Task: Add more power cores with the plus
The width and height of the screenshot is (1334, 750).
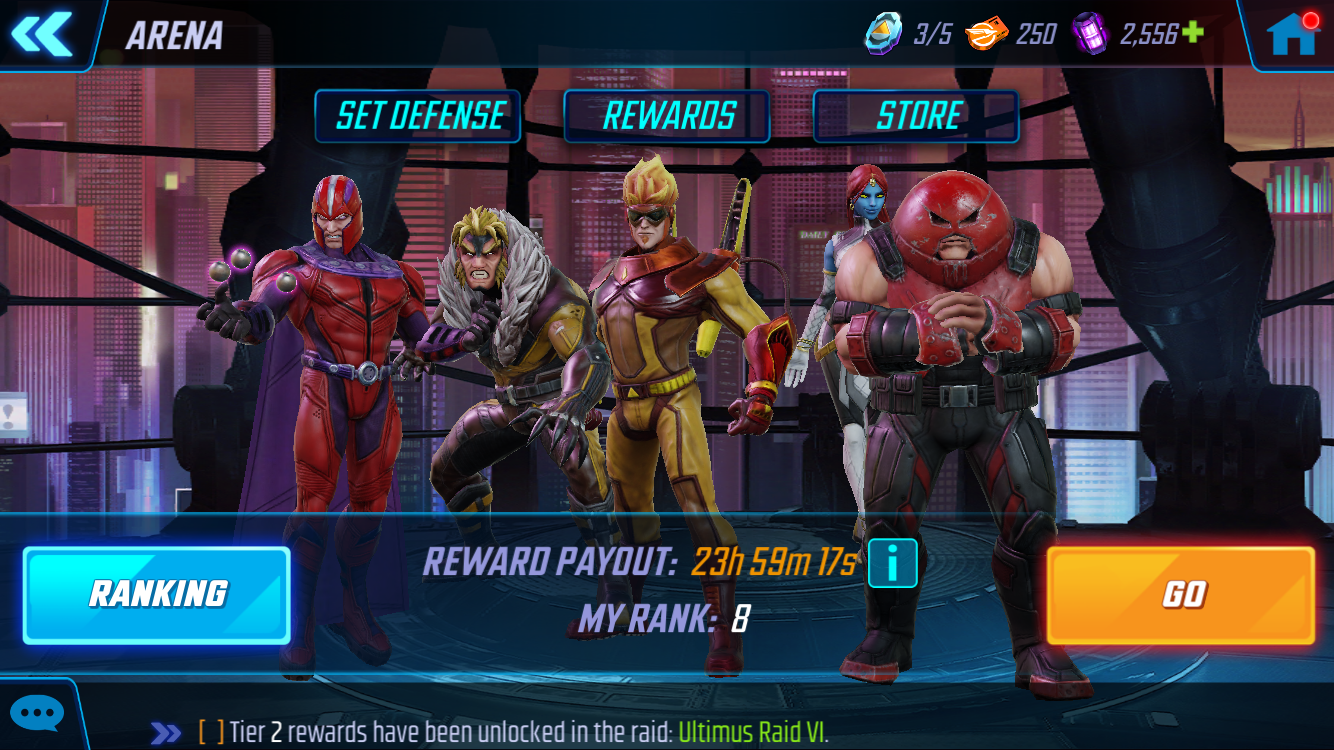Action: (x=1193, y=33)
